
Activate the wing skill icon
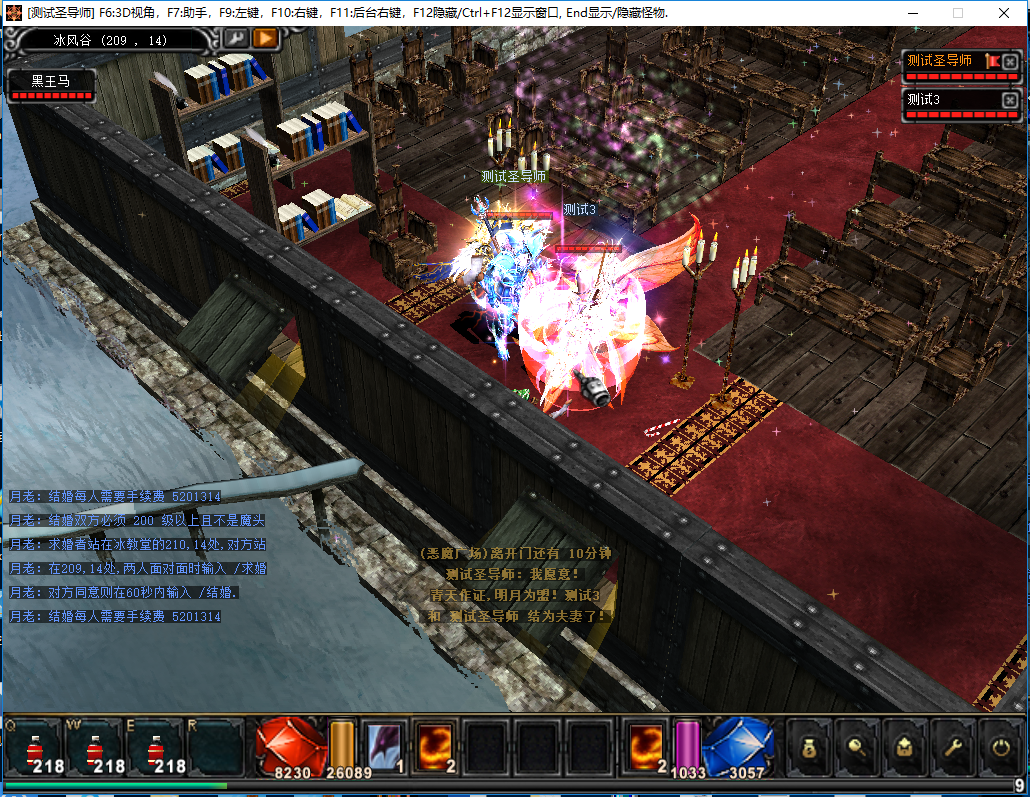384,747
